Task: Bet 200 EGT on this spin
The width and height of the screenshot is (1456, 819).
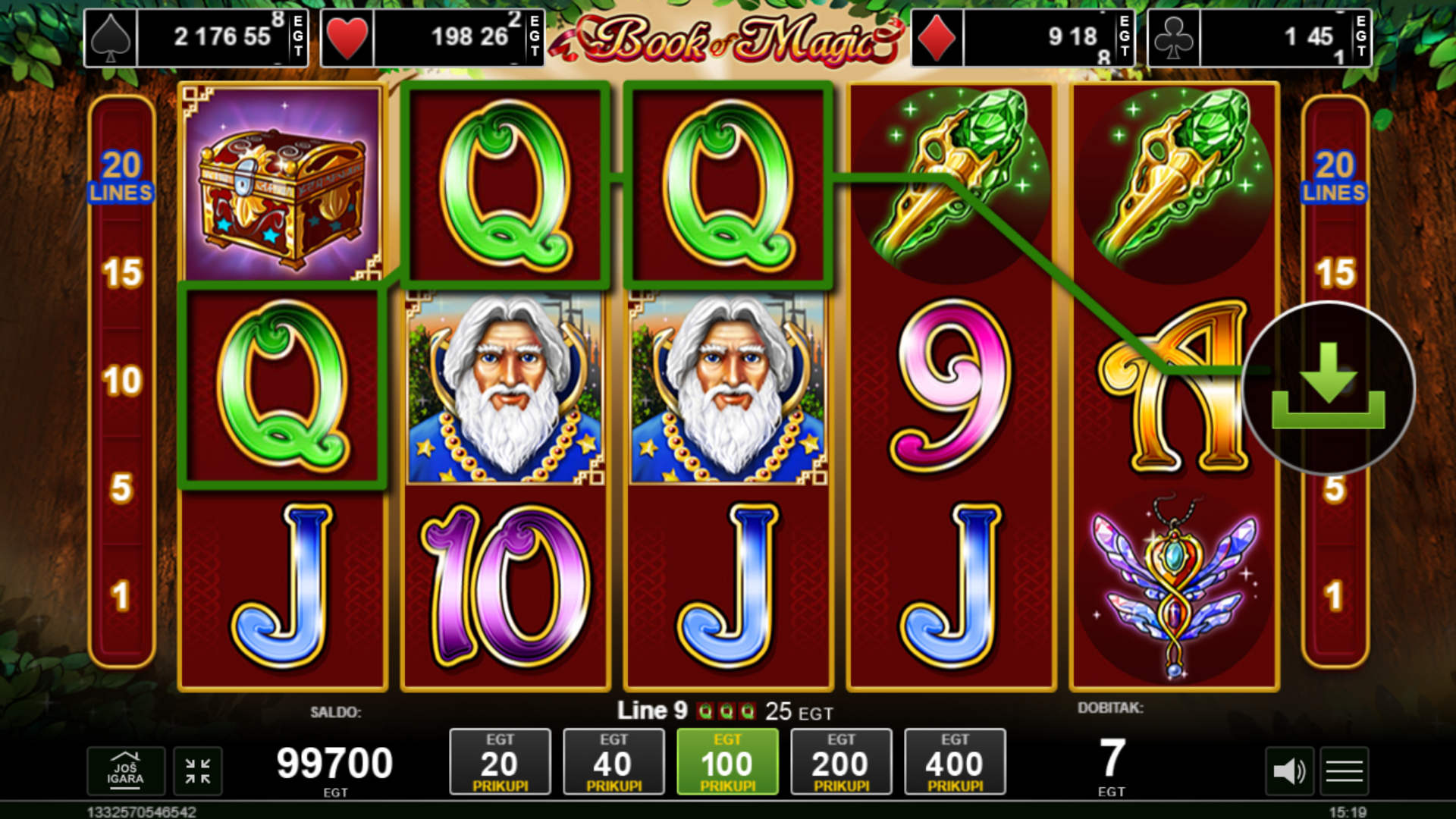Action: [x=841, y=762]
